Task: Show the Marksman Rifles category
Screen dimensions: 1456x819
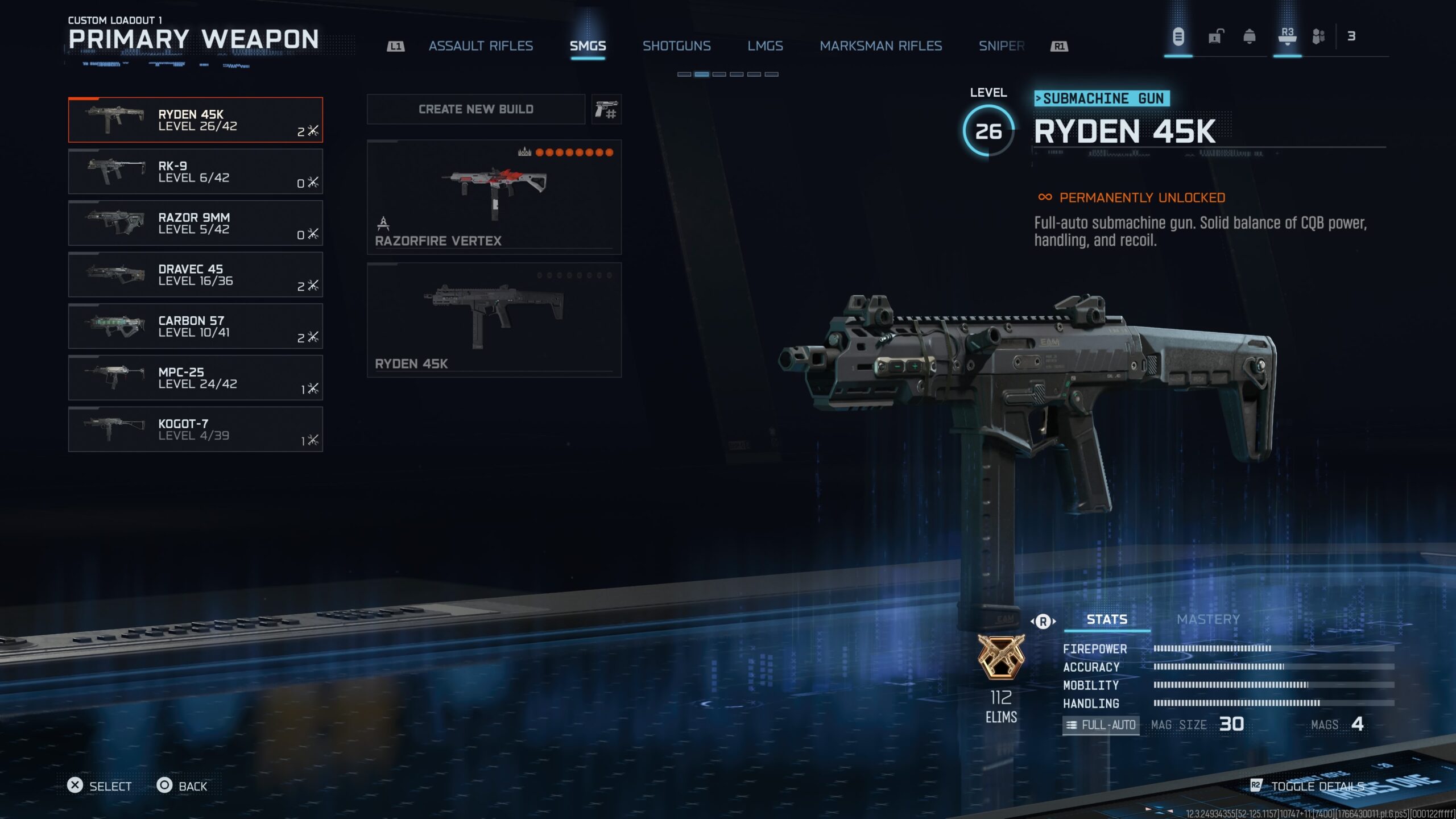Action: point(880,46)
